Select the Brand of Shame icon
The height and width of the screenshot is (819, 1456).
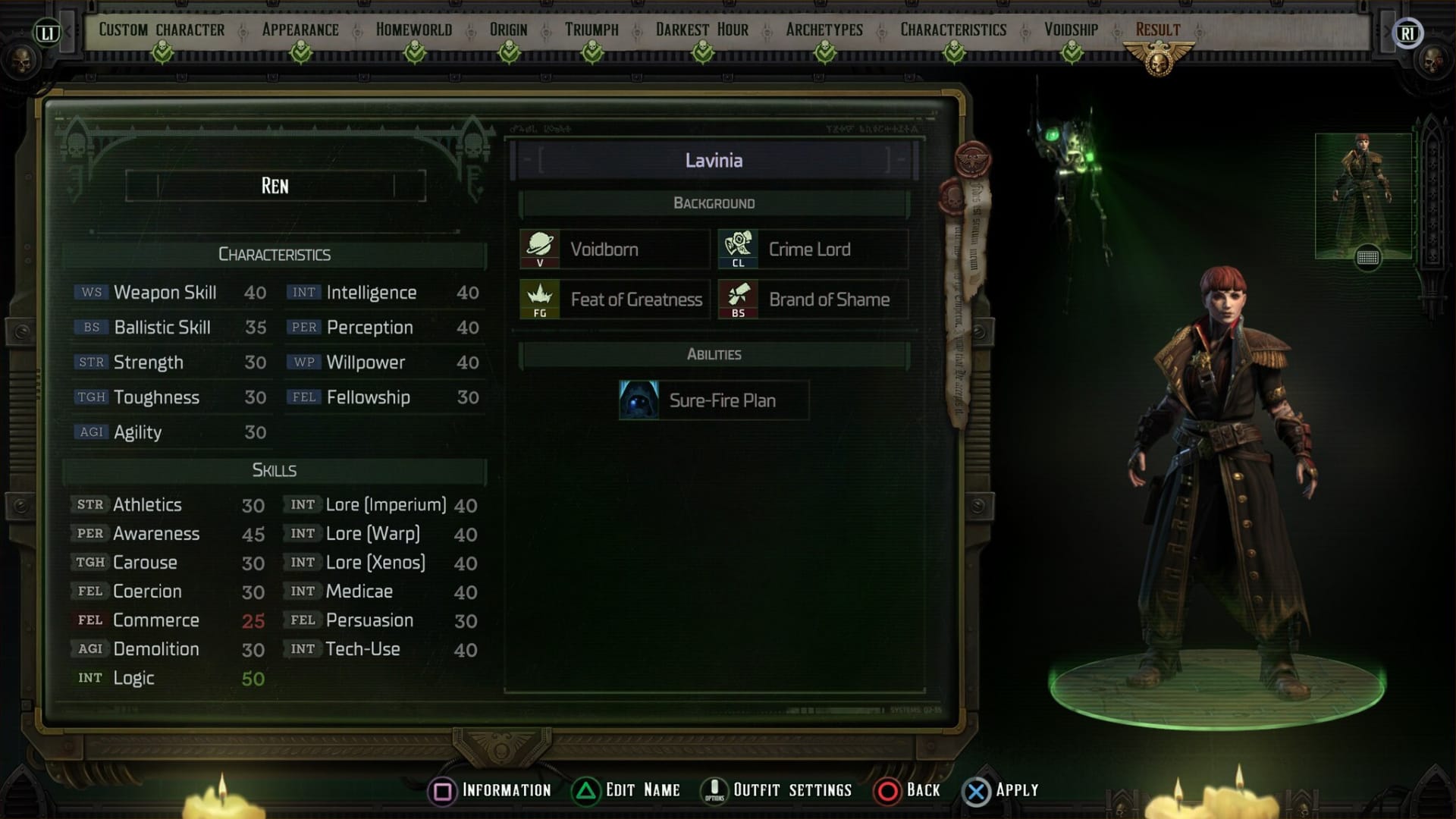pos(739,299)
